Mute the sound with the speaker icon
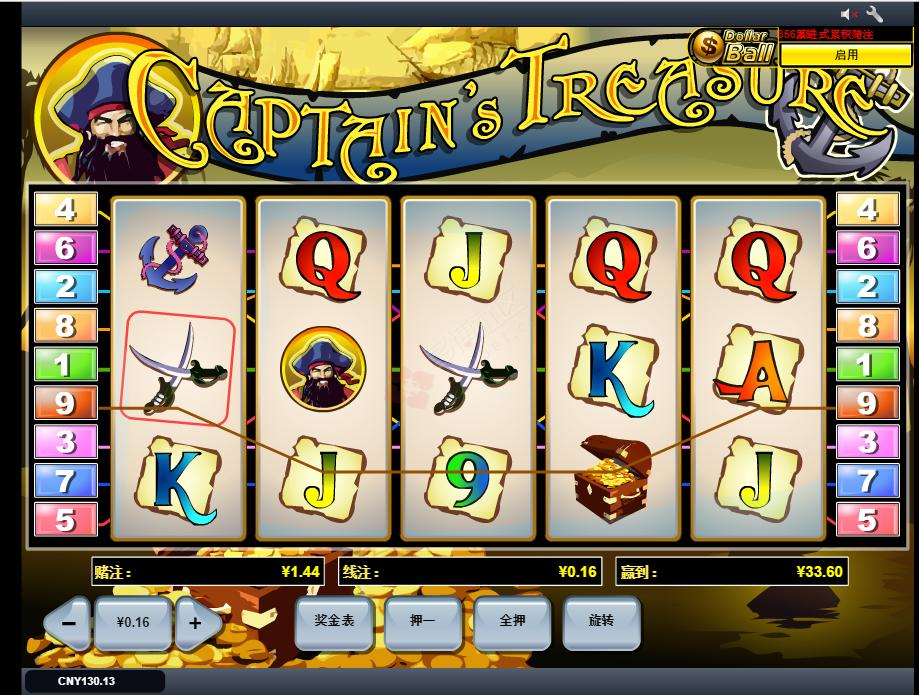The height and width of the screenshot is (695, 919). point(849,14)
